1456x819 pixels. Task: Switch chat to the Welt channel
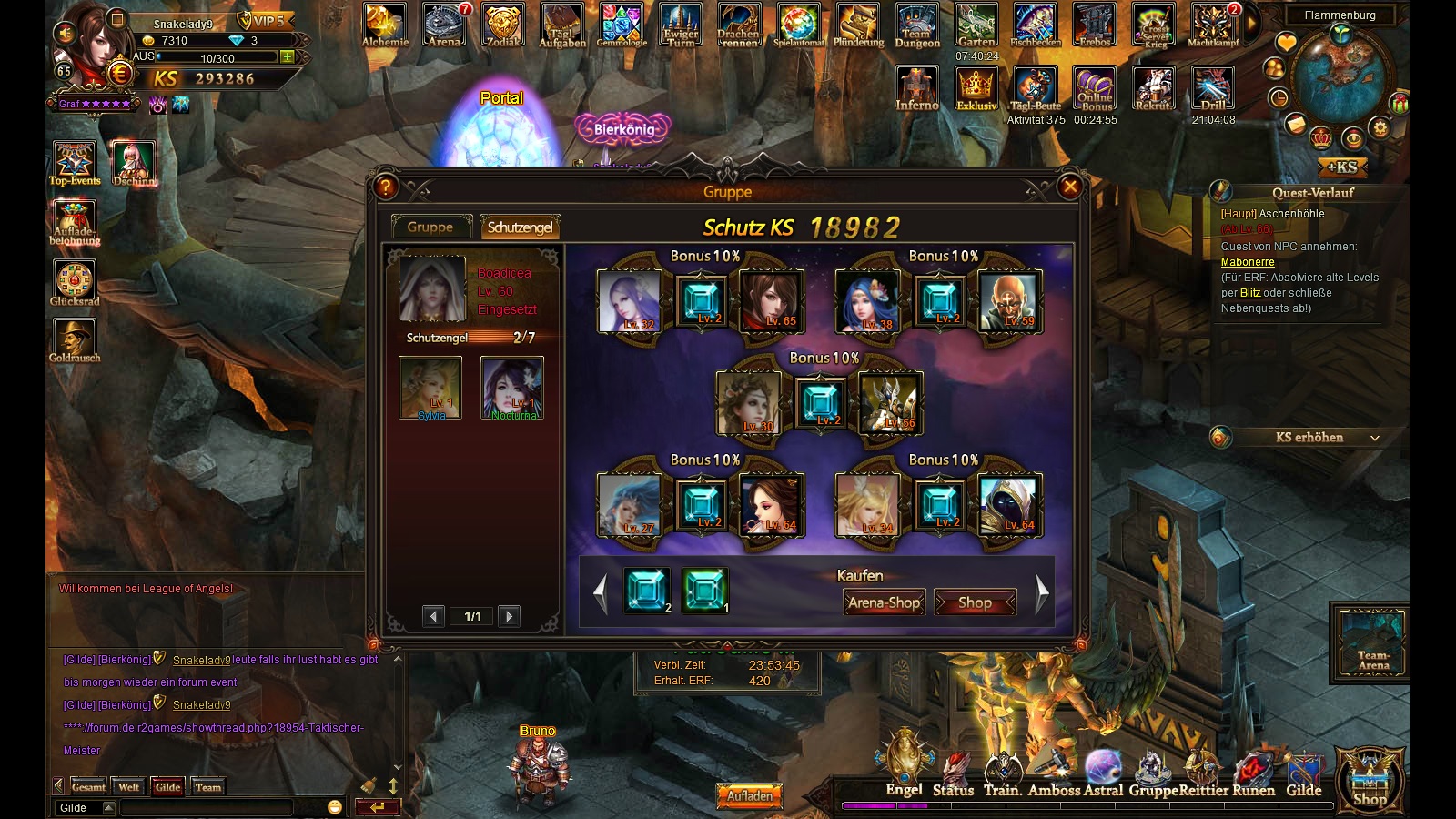click(128, 787)
